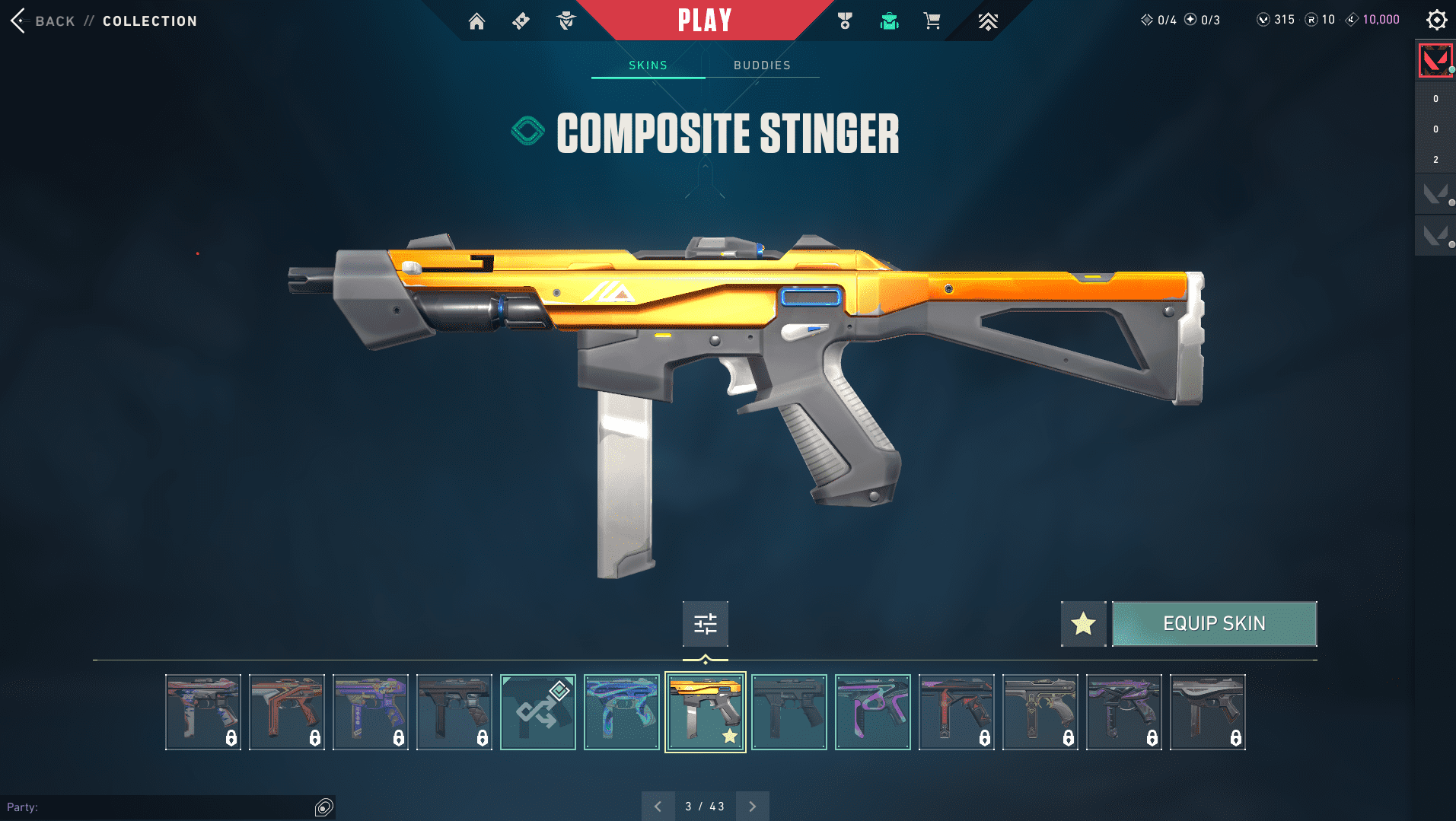Choose the randomize skin shuffle tile
The image size is (1456, 821).
click(538, 712)
